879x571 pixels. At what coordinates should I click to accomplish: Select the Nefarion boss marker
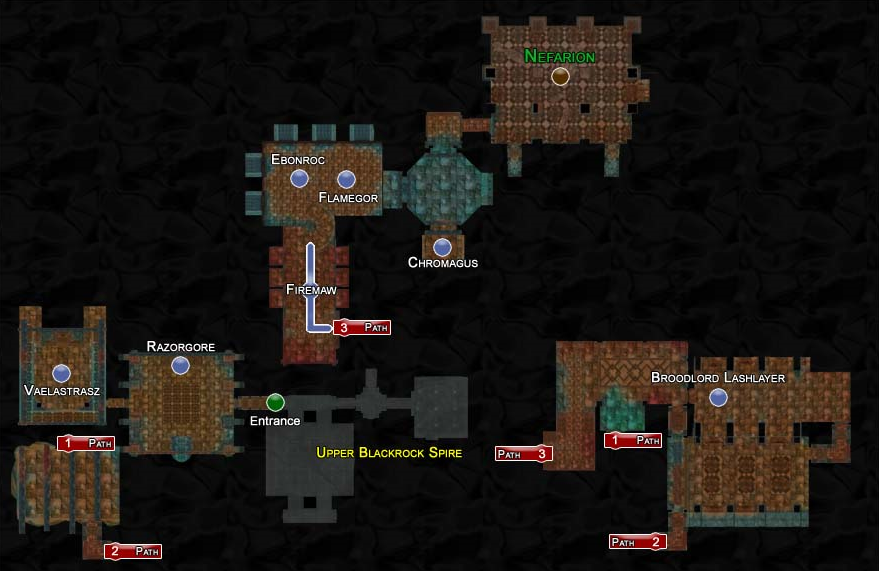coord(560,76)
